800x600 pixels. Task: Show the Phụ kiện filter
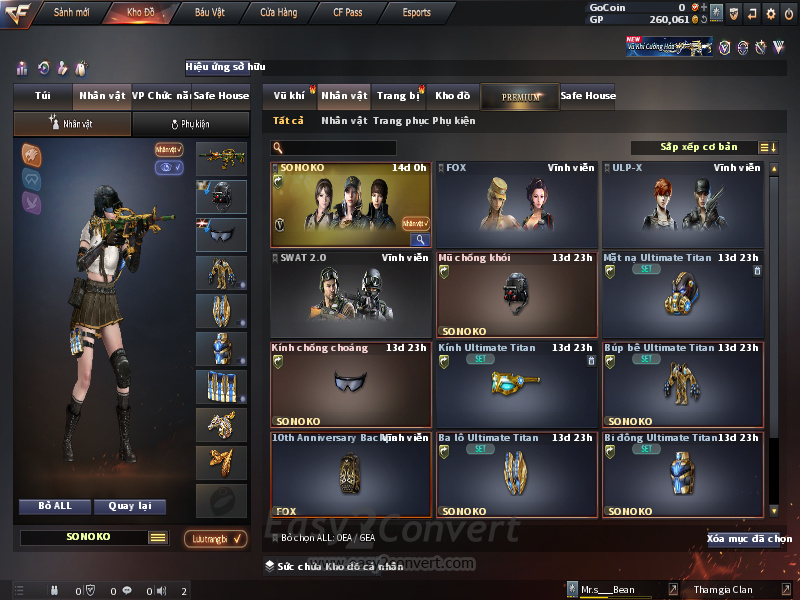click(x=454, y=121)
